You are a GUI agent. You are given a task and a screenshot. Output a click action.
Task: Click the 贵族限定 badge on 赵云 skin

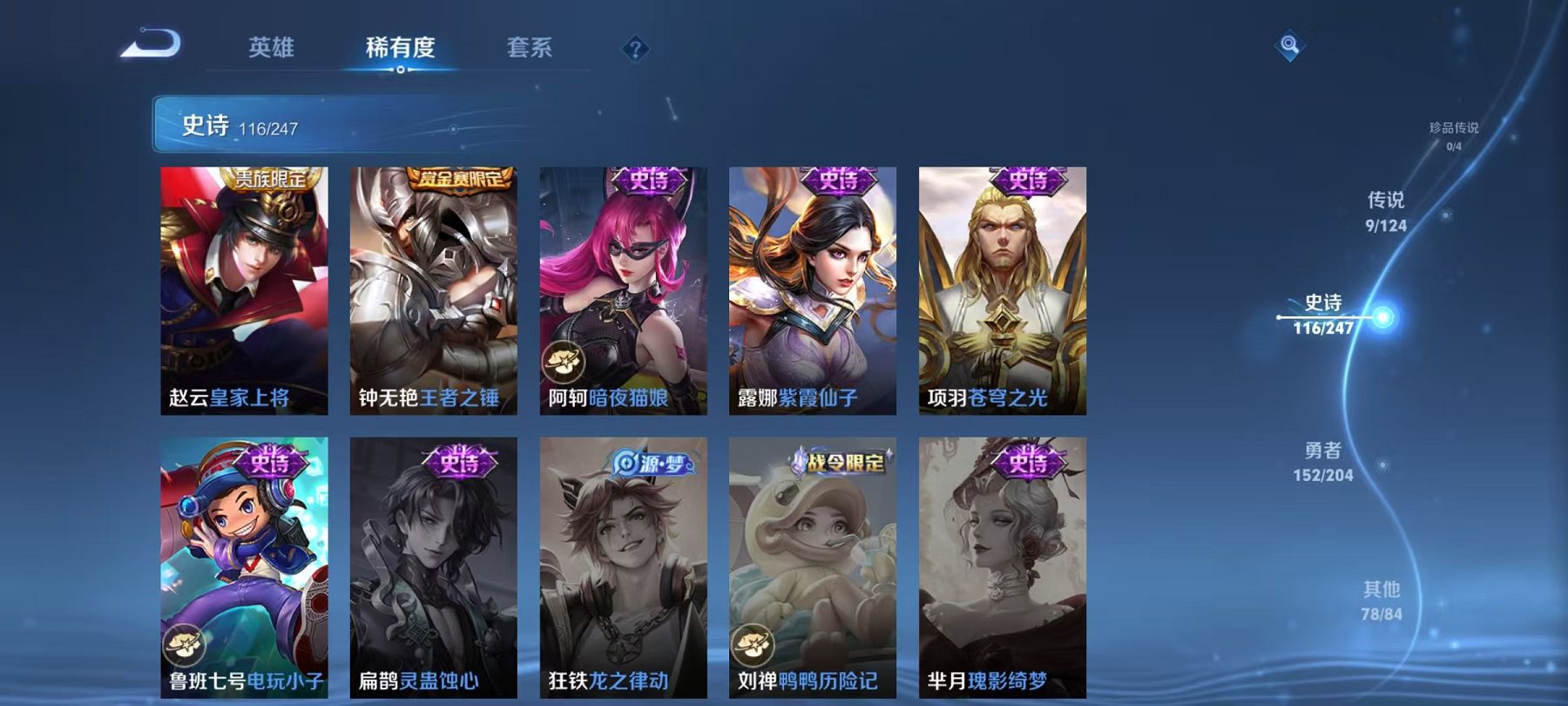(x=272, y=176)
